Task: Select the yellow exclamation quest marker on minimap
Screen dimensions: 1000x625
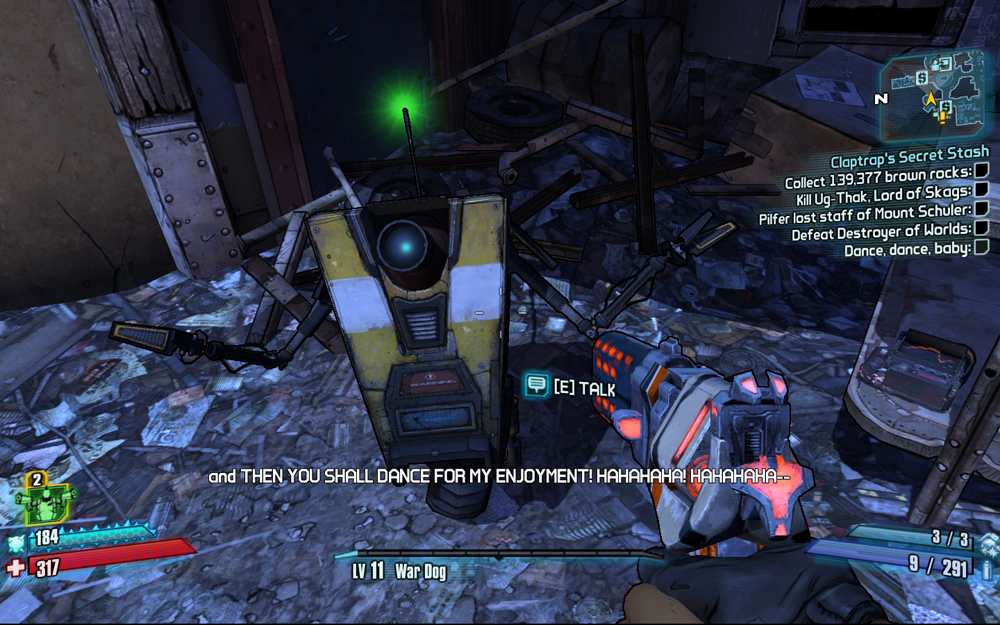Action: [940, 117]
